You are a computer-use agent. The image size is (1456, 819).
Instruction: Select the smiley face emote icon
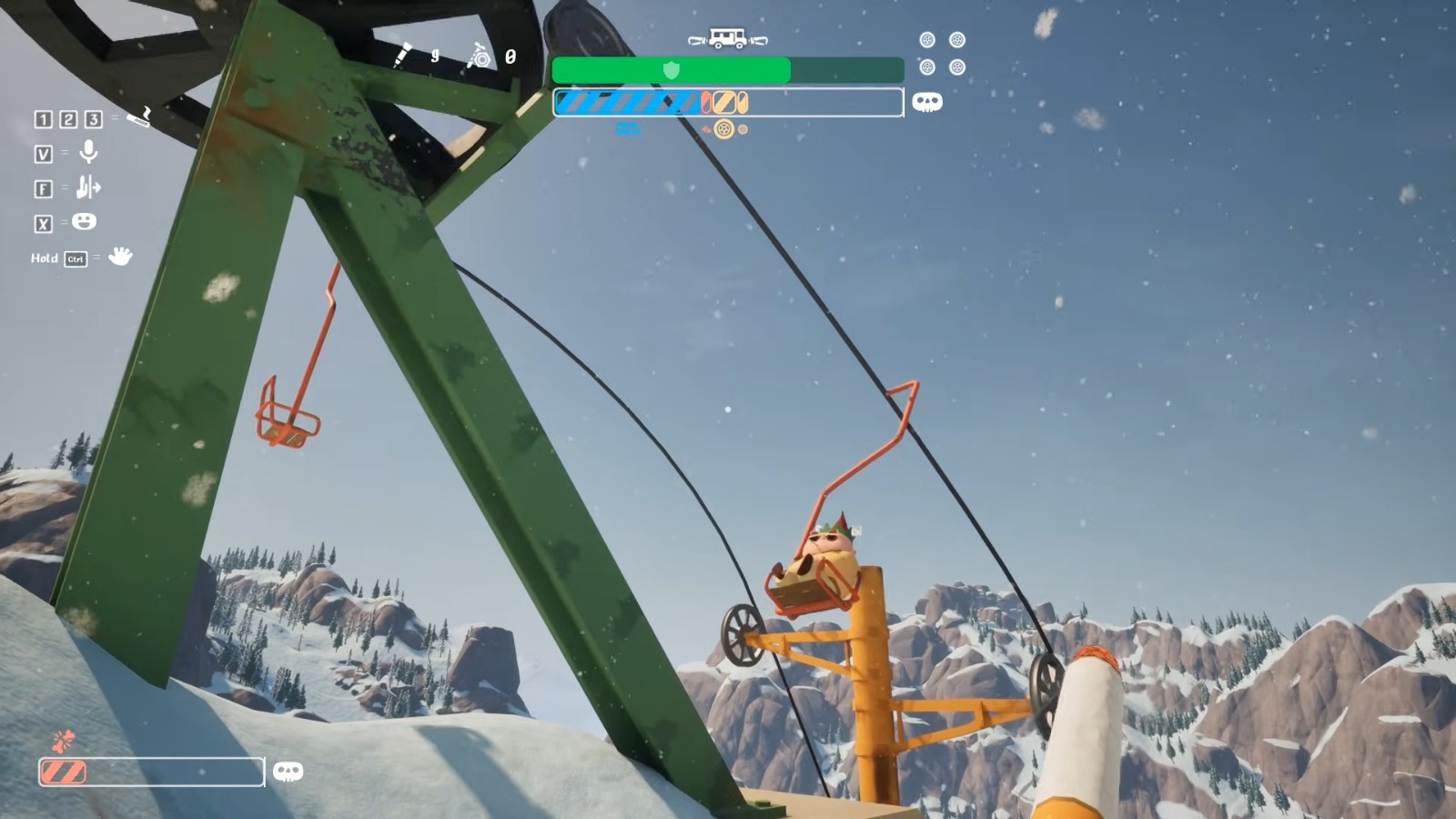coord(84,221)
